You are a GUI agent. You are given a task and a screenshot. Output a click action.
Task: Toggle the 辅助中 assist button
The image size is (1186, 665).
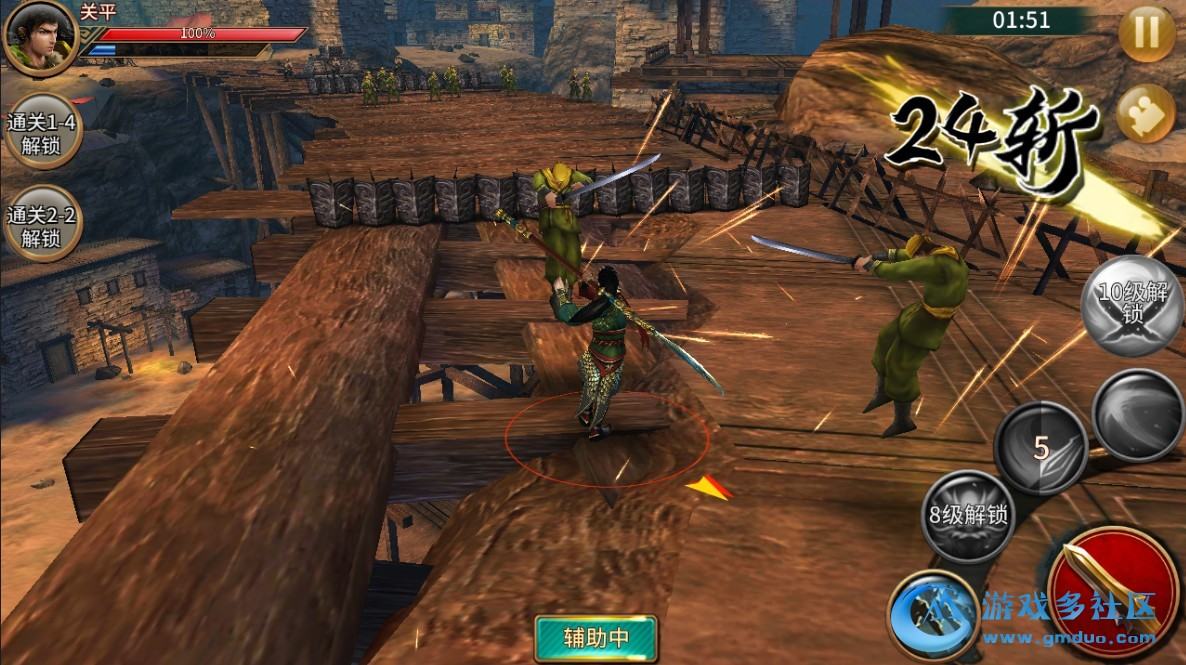click(x=595, y=635)
